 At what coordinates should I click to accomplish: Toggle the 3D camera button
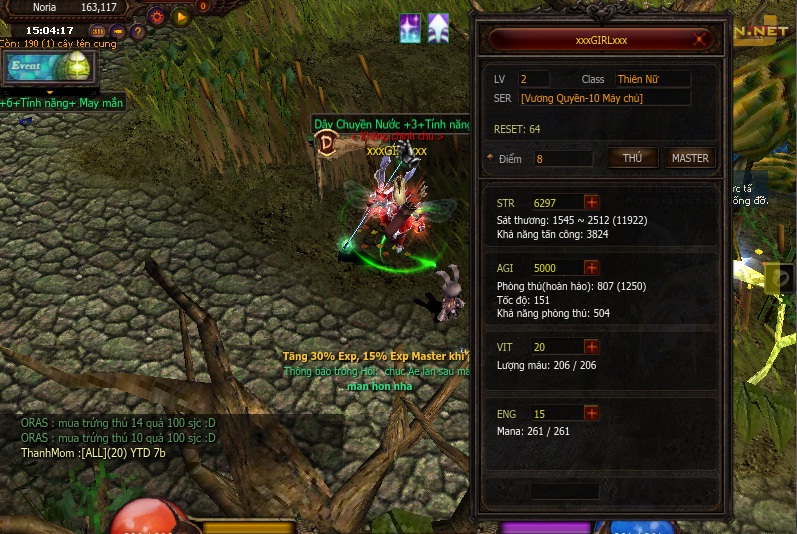coord(99,31)
